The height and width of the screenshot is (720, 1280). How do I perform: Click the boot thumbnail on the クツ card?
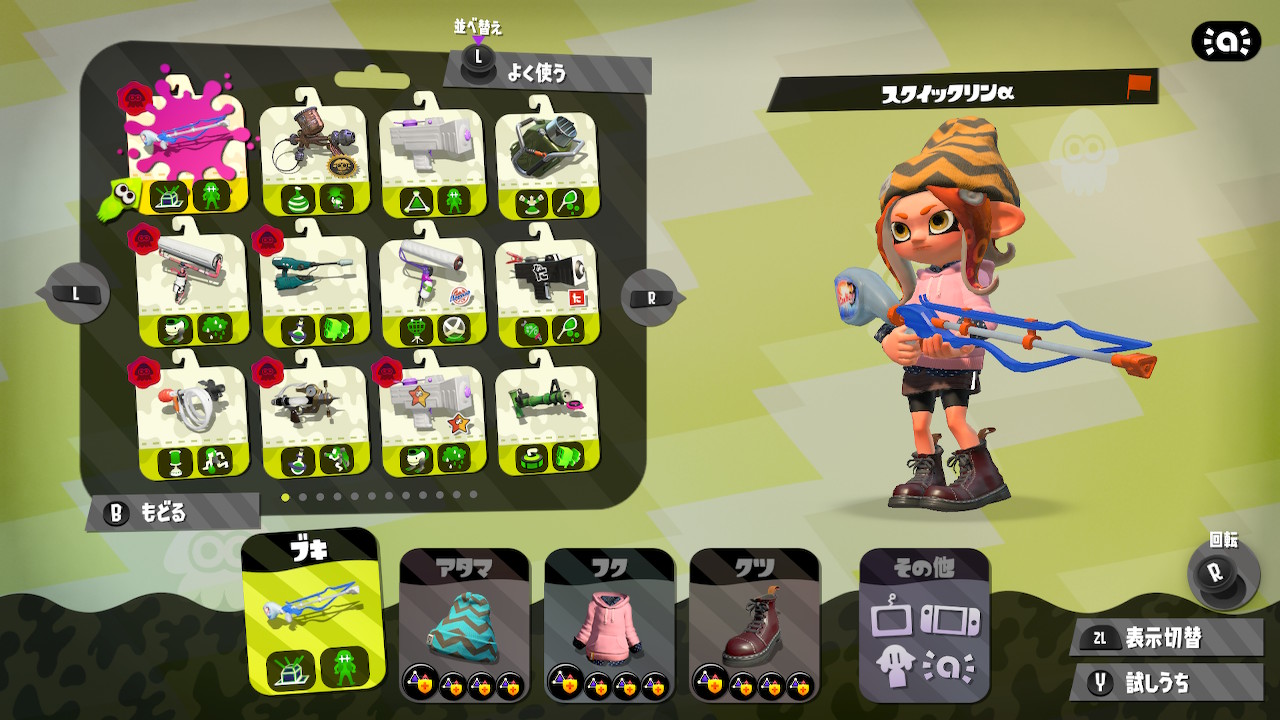coord(750,625)
